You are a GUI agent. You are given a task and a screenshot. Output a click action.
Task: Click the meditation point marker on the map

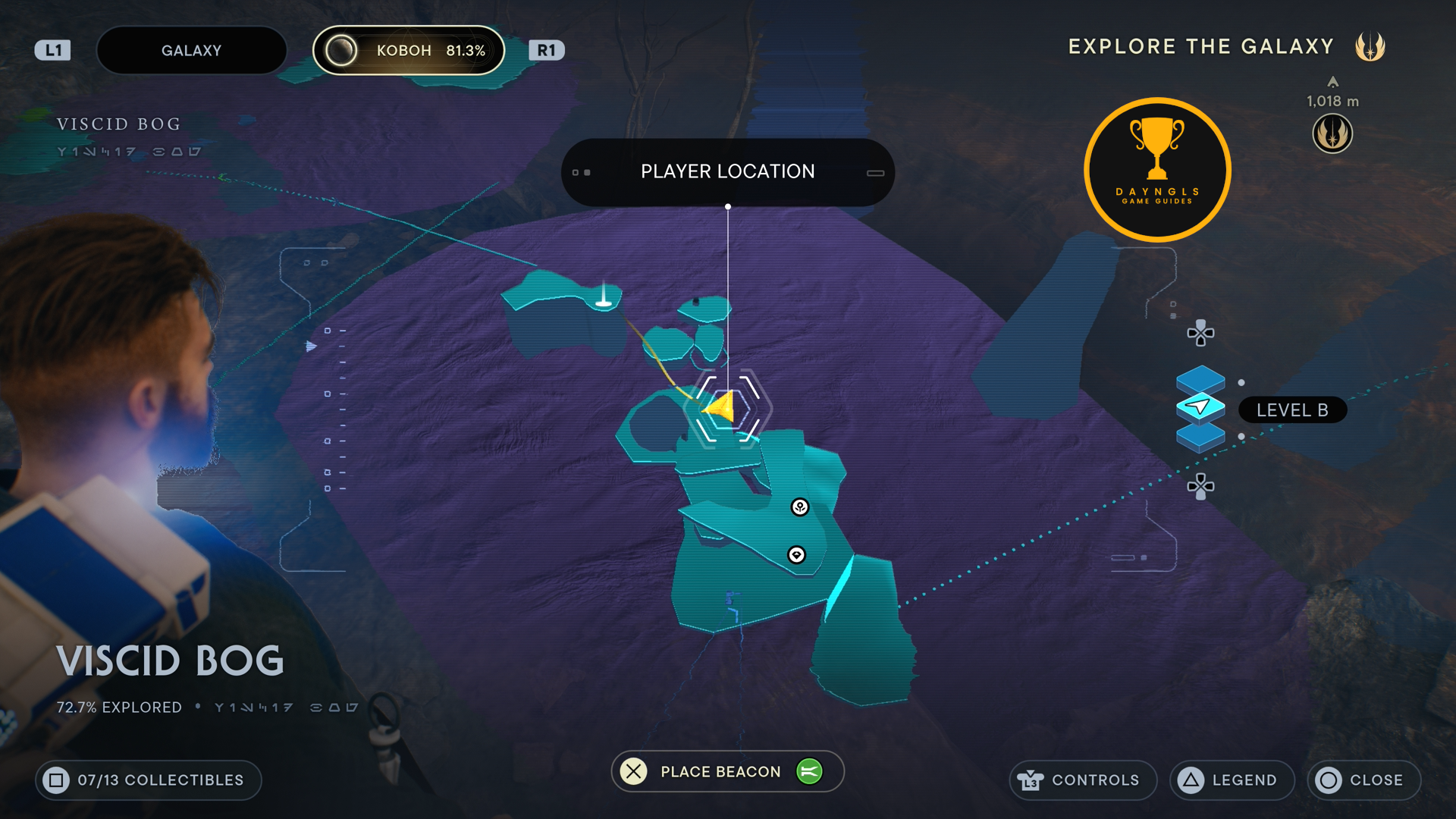(604, 297)
